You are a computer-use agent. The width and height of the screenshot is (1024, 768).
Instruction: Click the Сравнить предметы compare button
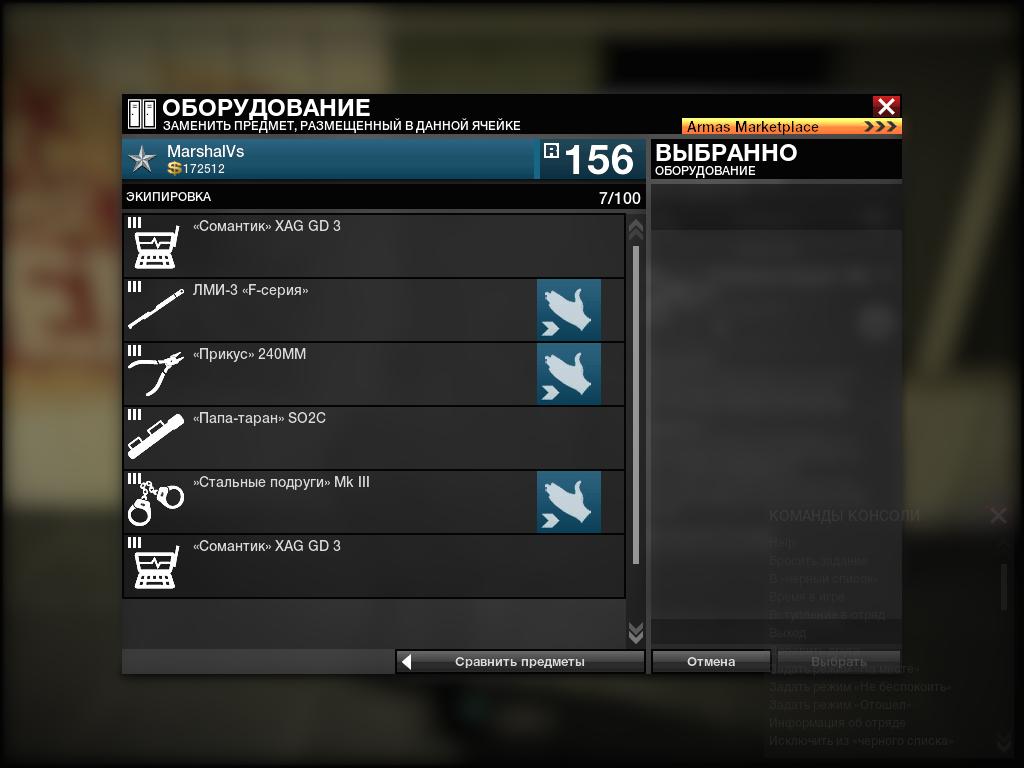click(x=520, y=662)
